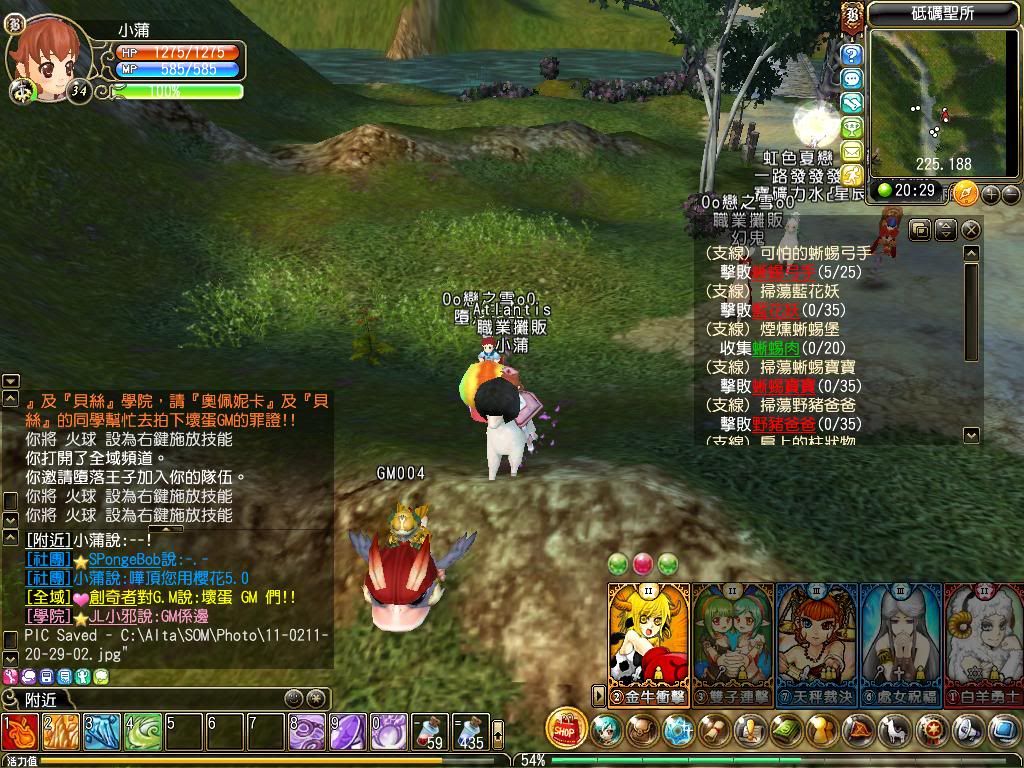Open the red SHOP button
Image resolution: width=1024 pixels, height=768 pixels.
pos(567,730)
